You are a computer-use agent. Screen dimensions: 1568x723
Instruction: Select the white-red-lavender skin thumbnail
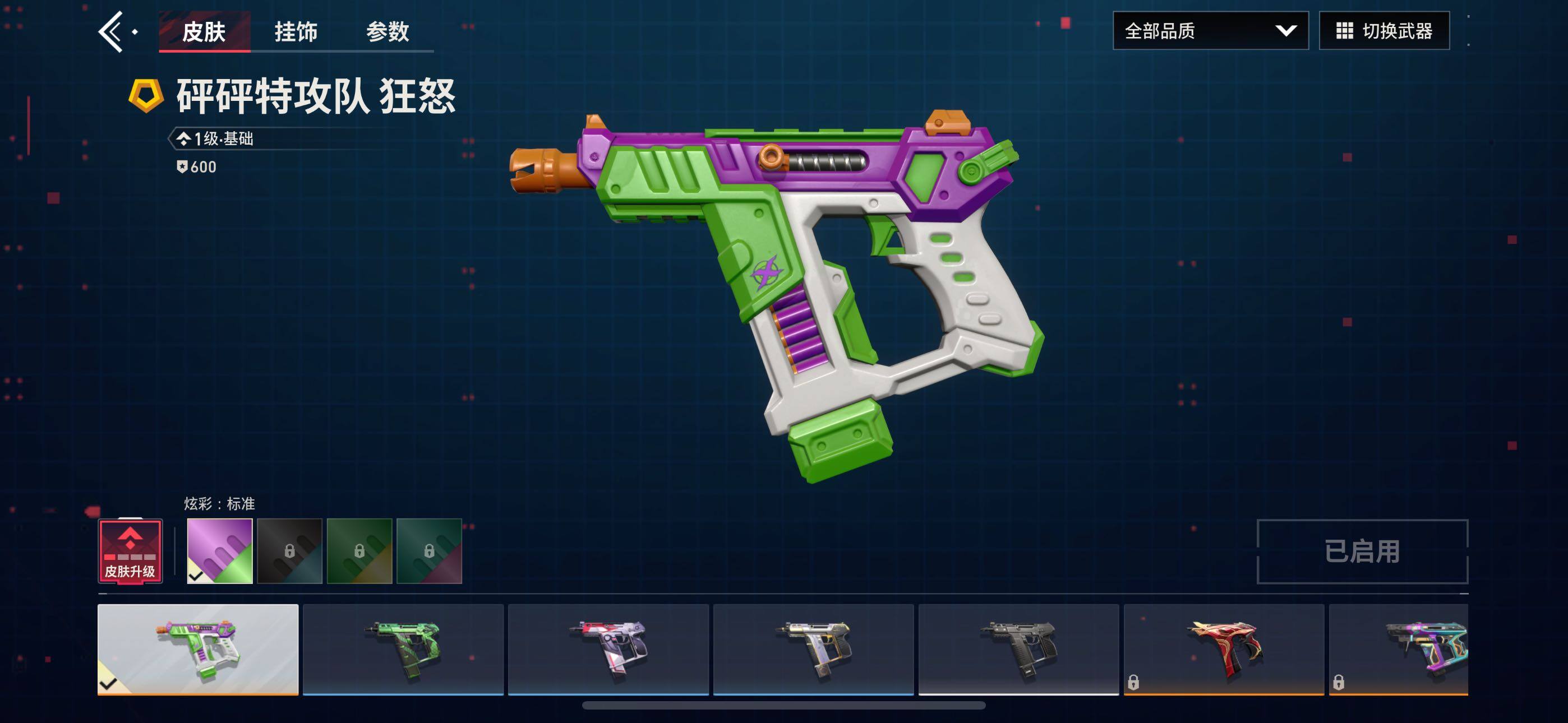tap(608, 649)
